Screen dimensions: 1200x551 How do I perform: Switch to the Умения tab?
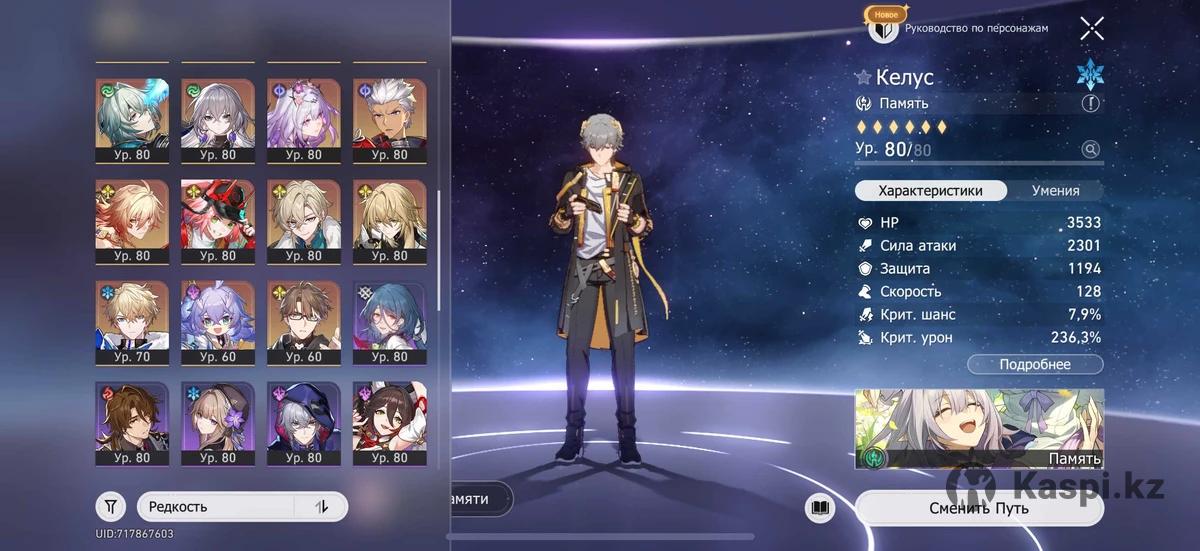click(1055, 191)
